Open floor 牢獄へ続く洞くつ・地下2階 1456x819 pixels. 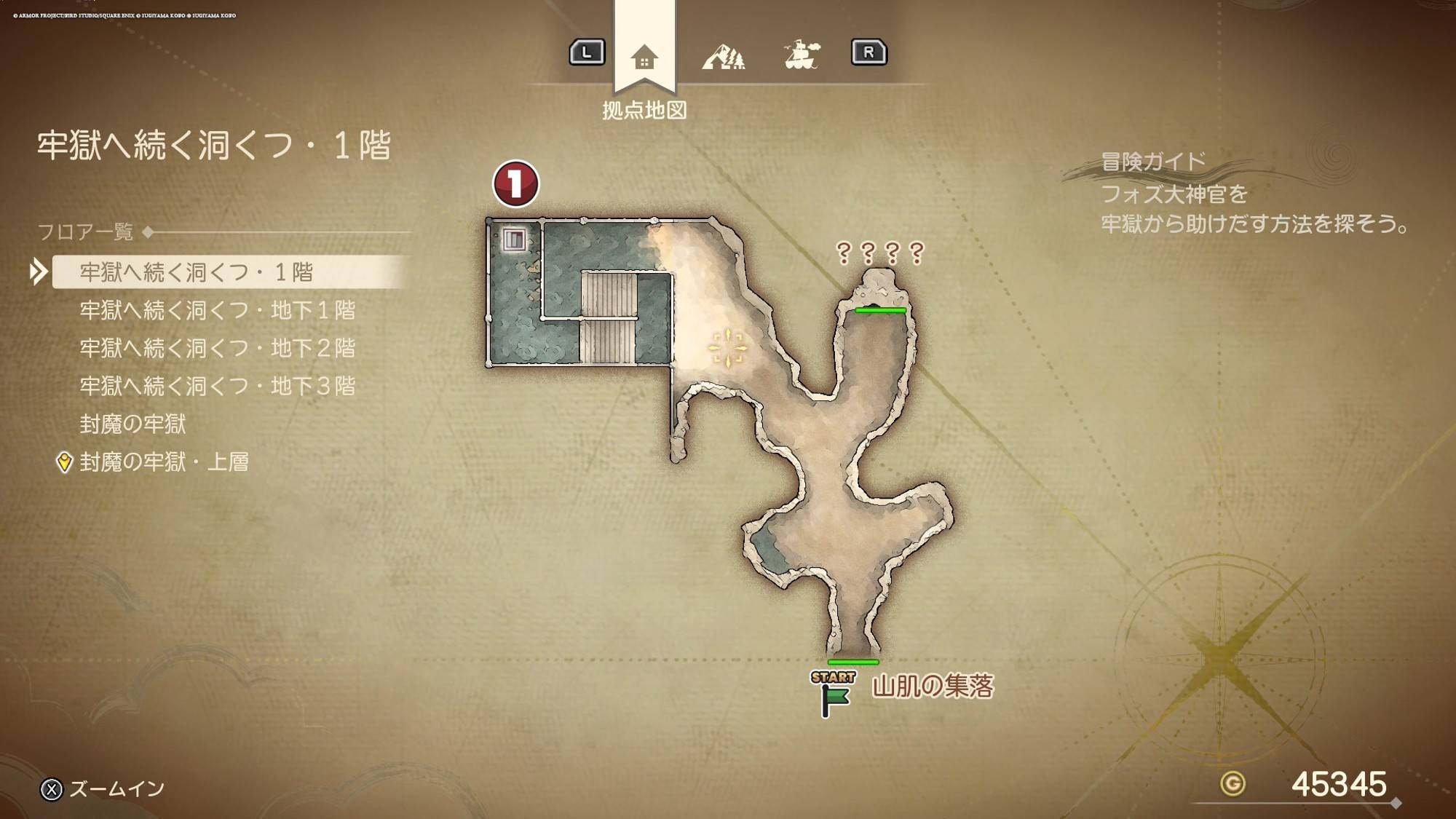click(217, 348)
